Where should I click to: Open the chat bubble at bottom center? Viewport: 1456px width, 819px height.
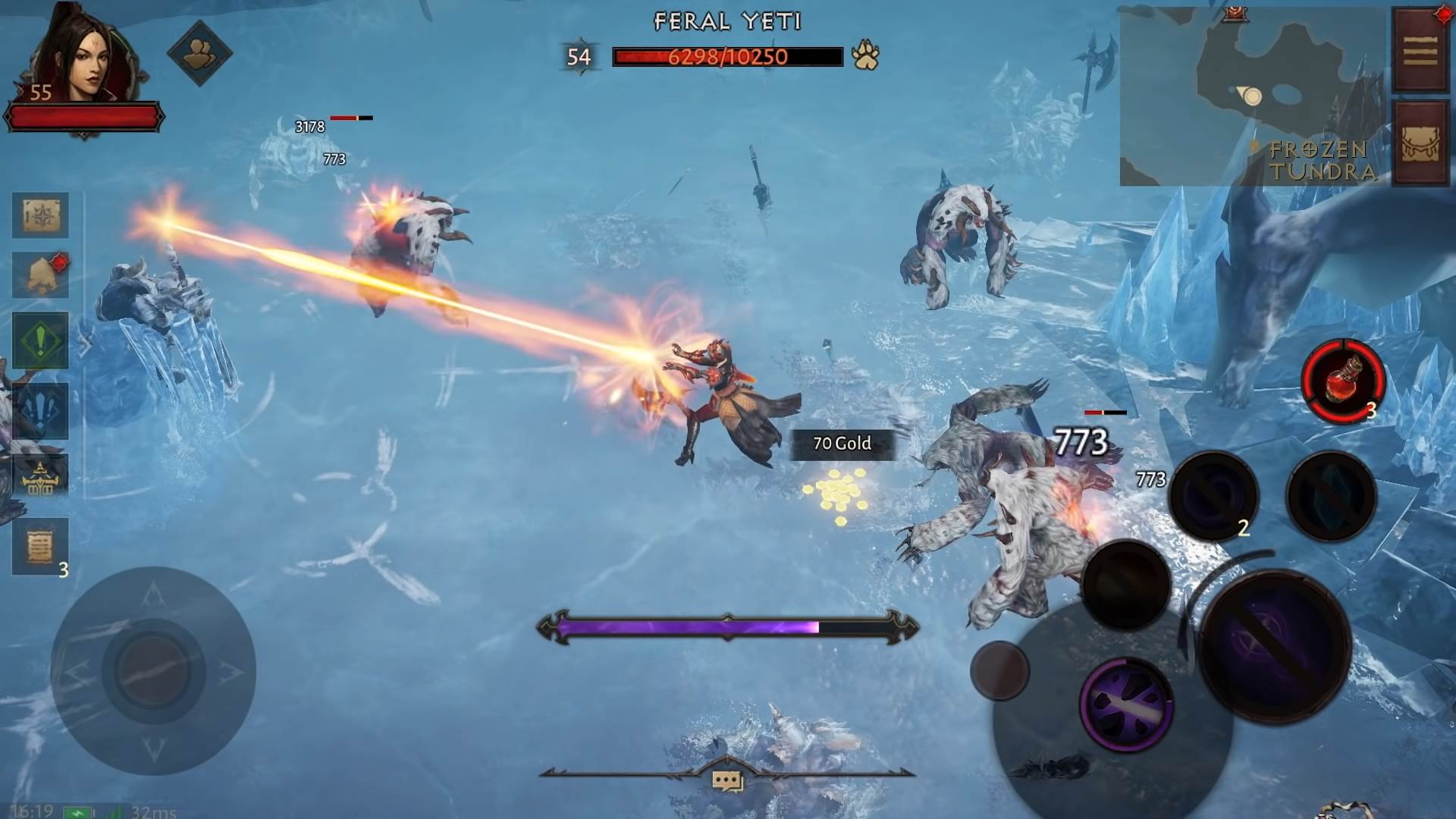tap(727, 779)
